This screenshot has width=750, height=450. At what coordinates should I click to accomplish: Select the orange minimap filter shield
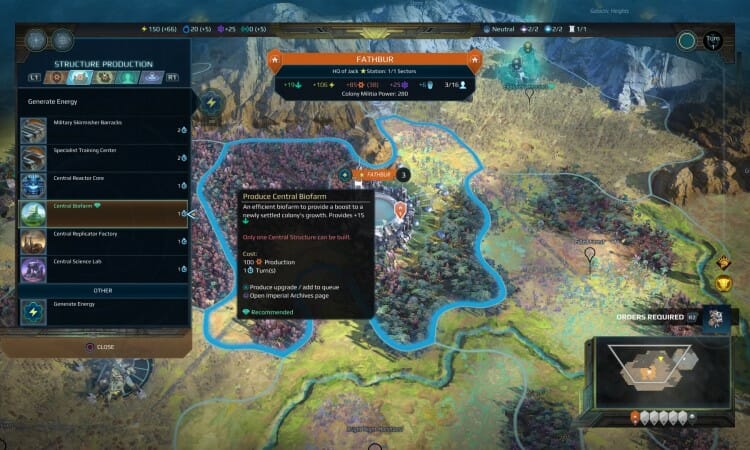pos(634,418)
